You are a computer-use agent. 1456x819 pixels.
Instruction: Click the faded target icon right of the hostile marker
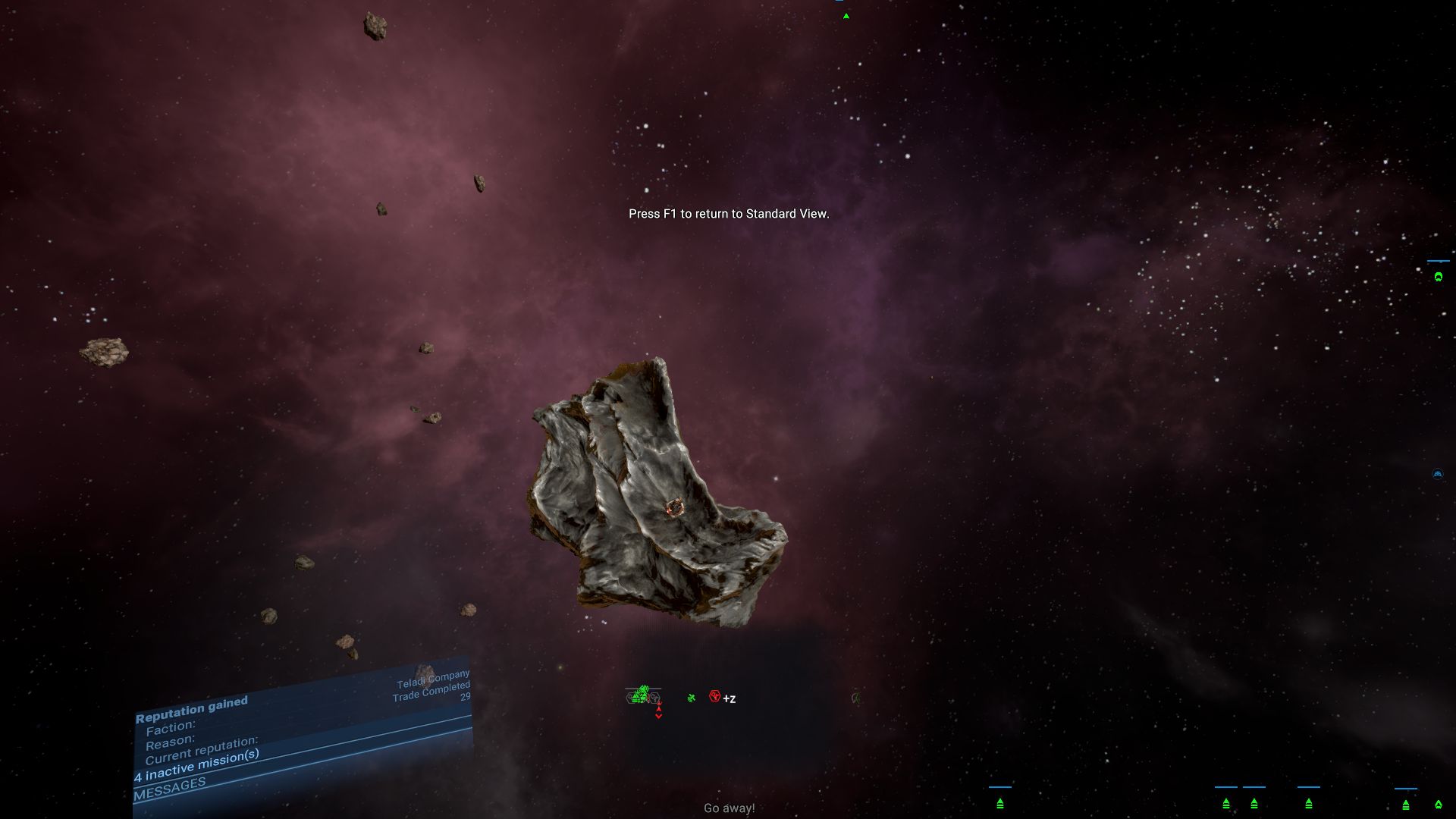point(858,698)
